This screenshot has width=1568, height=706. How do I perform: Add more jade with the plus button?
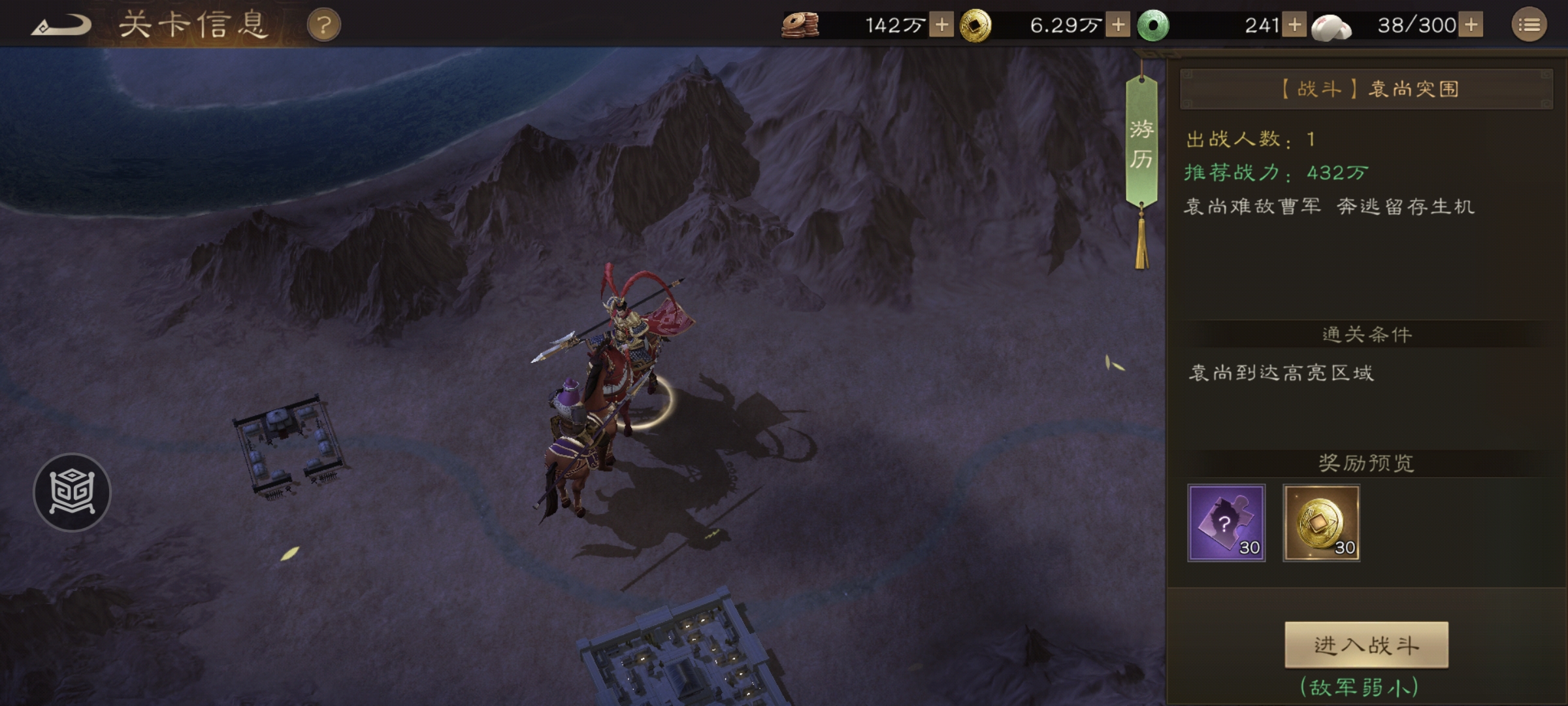click(x=1294, y=25)
